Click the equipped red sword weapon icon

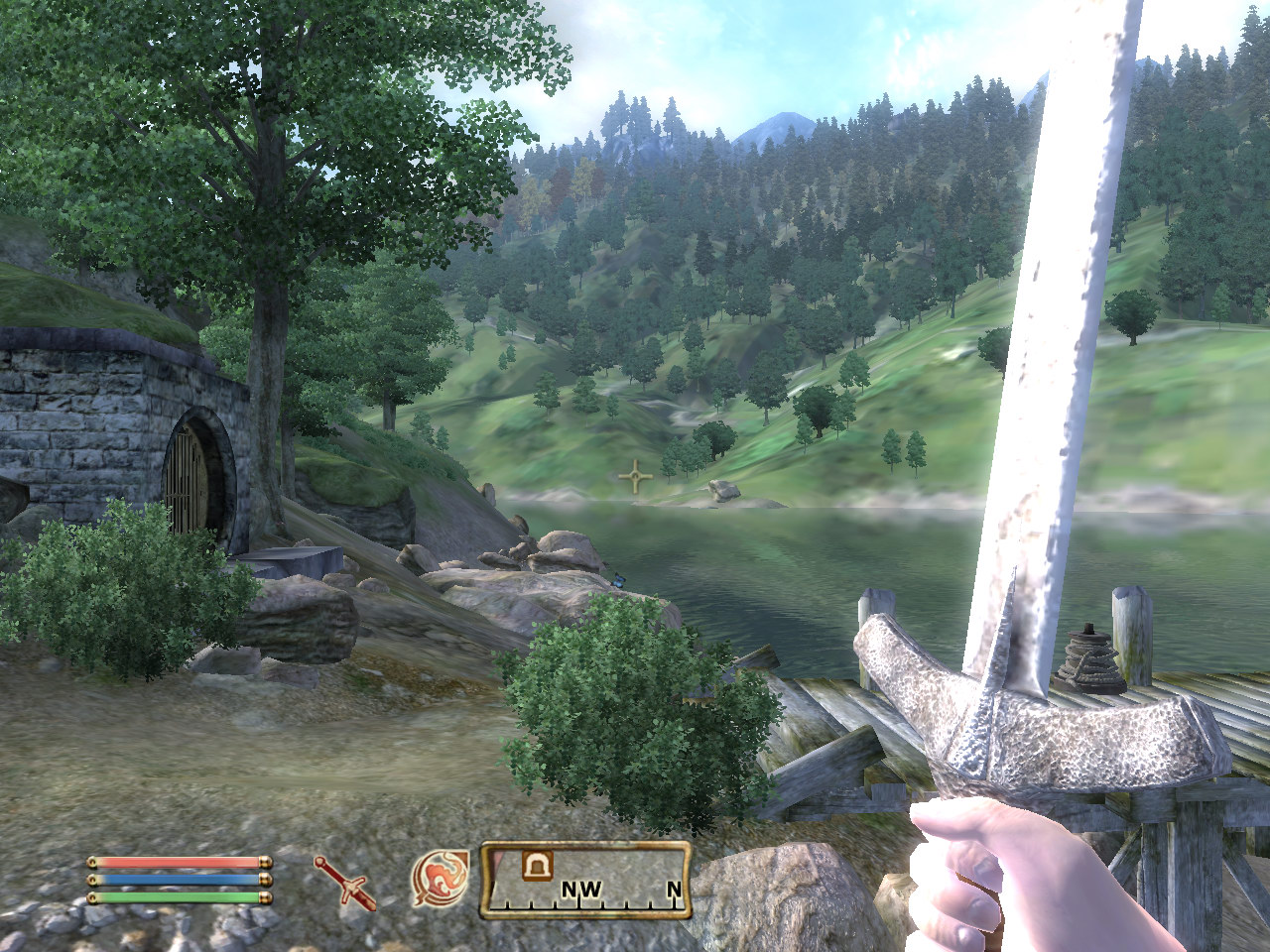[344, 882]
